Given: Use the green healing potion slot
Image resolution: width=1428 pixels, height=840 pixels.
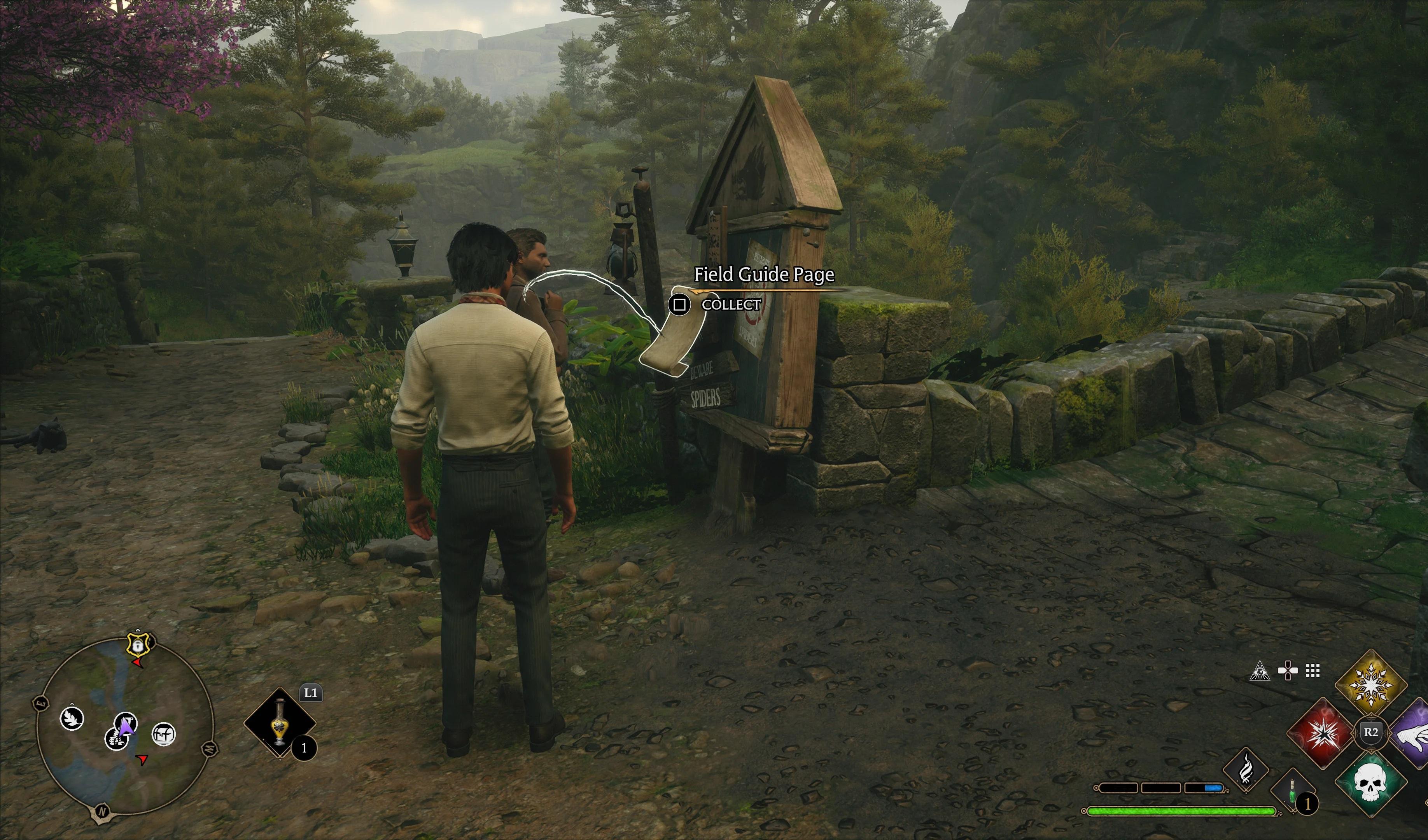Looking at the screenshot, I should 1293,792.
